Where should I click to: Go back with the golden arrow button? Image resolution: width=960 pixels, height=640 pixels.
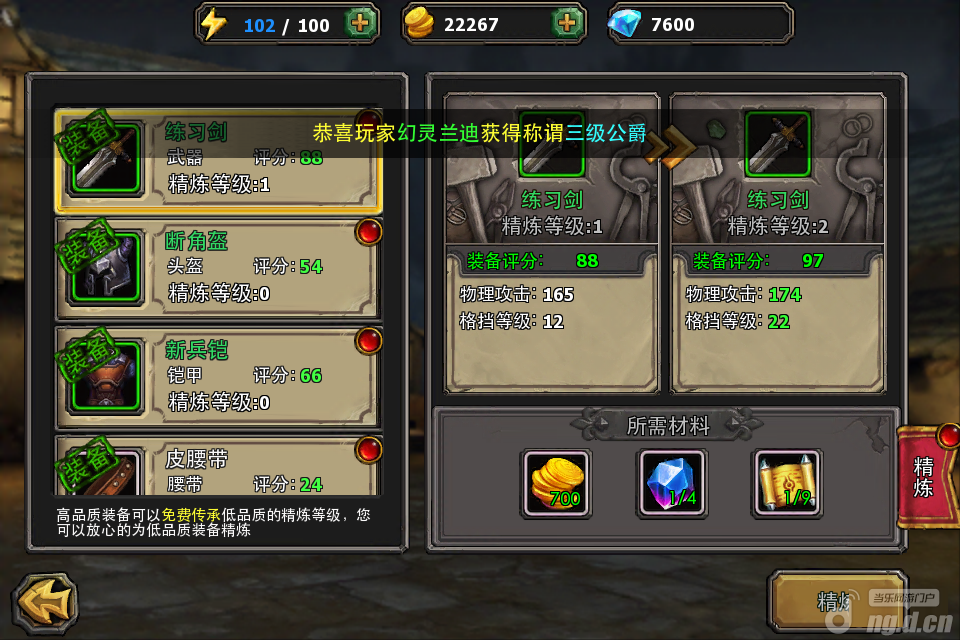45,603
